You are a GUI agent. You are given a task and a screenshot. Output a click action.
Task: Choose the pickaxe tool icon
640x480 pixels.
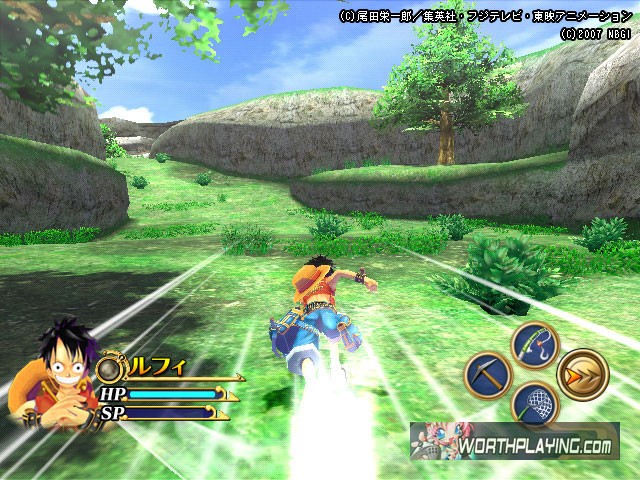coord(488,374)
